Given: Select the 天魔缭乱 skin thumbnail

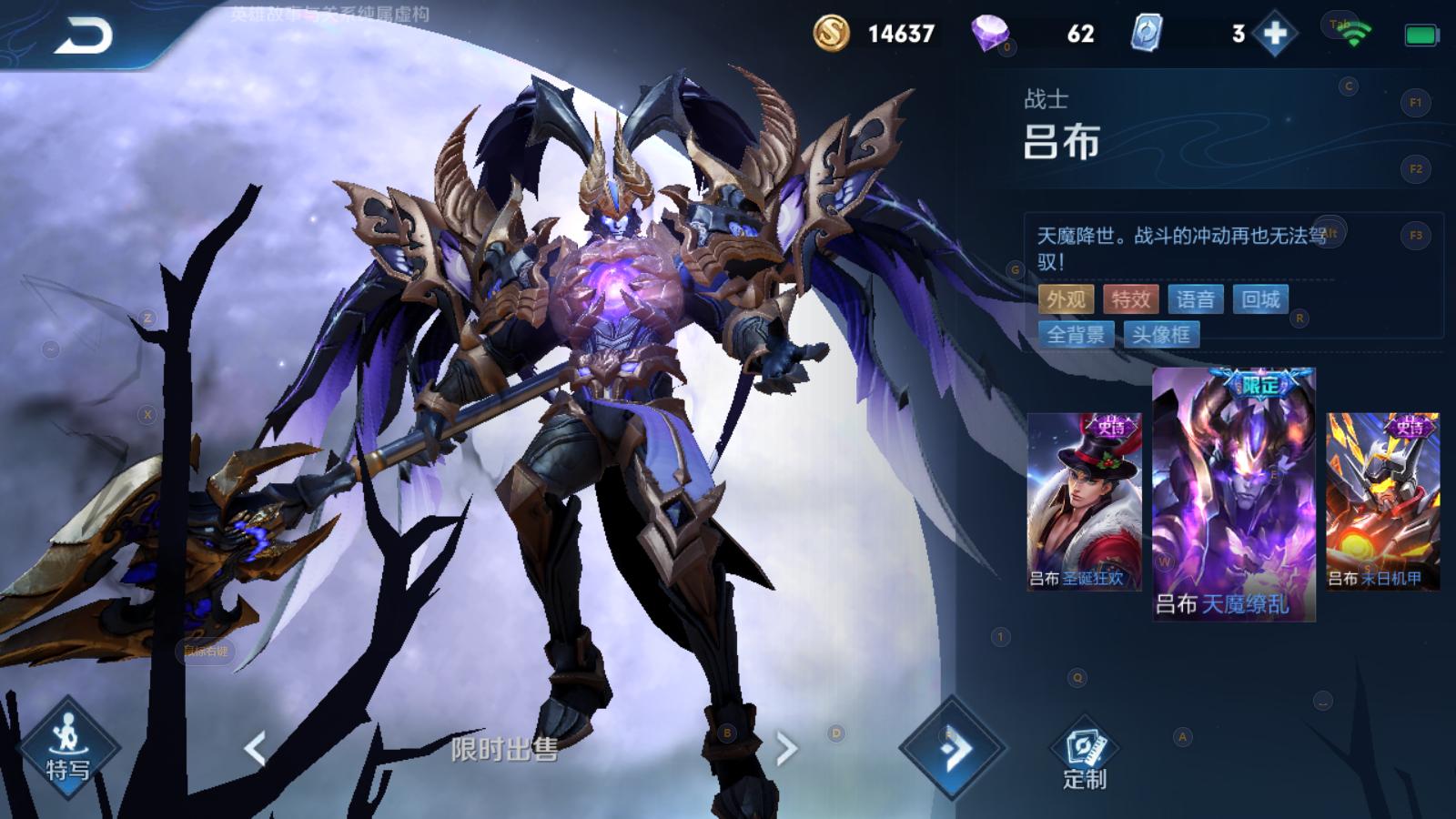Looking at the screenshot, I should click(x=1234, y=494).
